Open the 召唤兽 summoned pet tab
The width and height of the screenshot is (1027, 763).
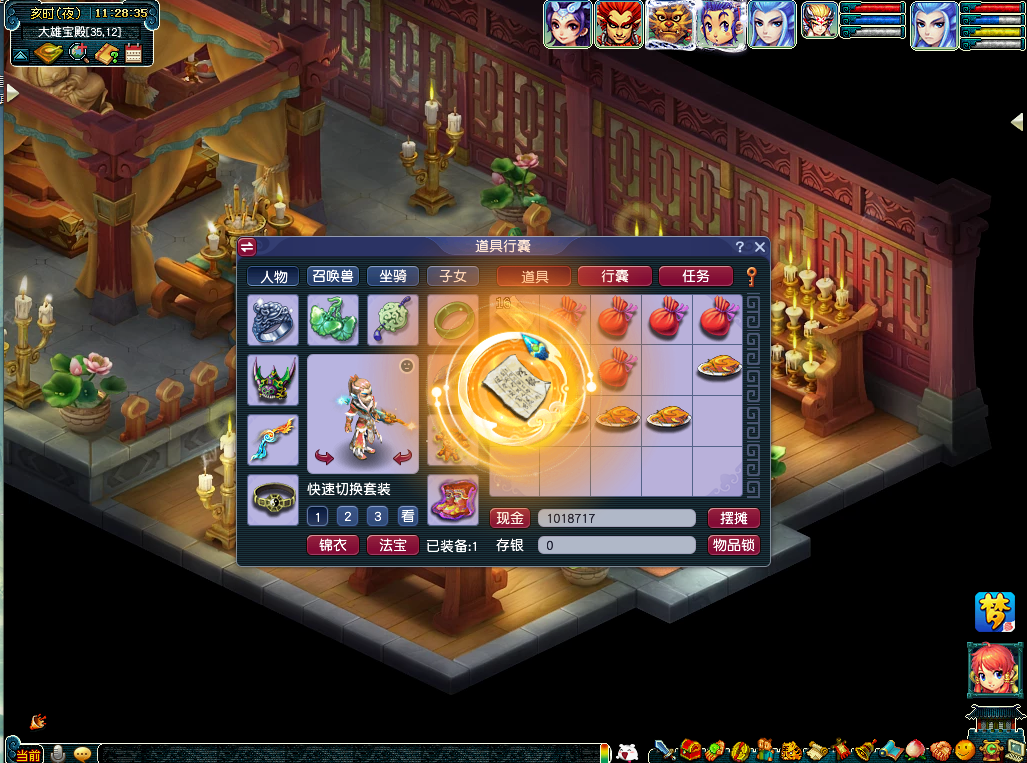[x=333, y=276]
